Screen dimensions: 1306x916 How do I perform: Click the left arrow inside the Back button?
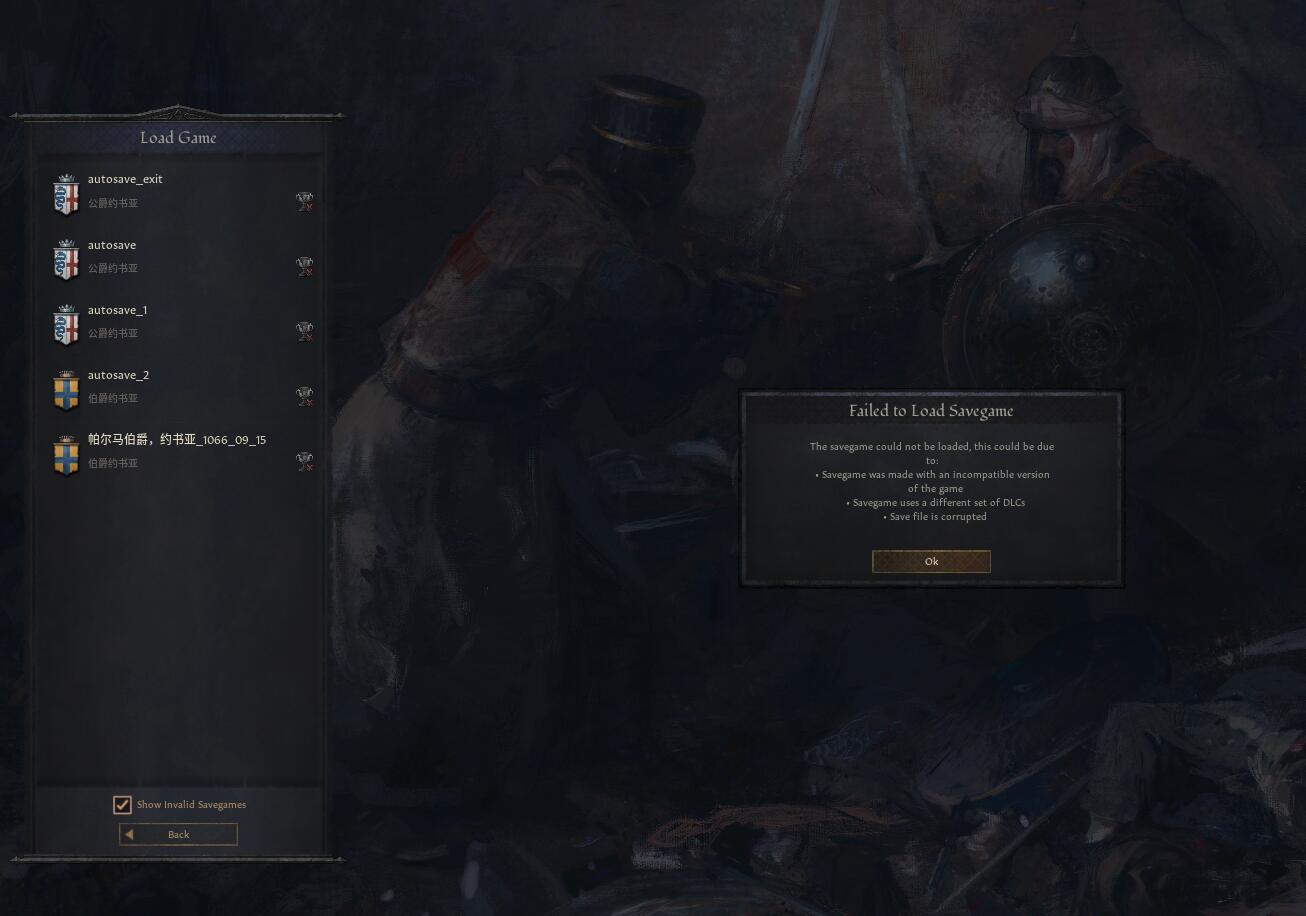pos(128,834)
